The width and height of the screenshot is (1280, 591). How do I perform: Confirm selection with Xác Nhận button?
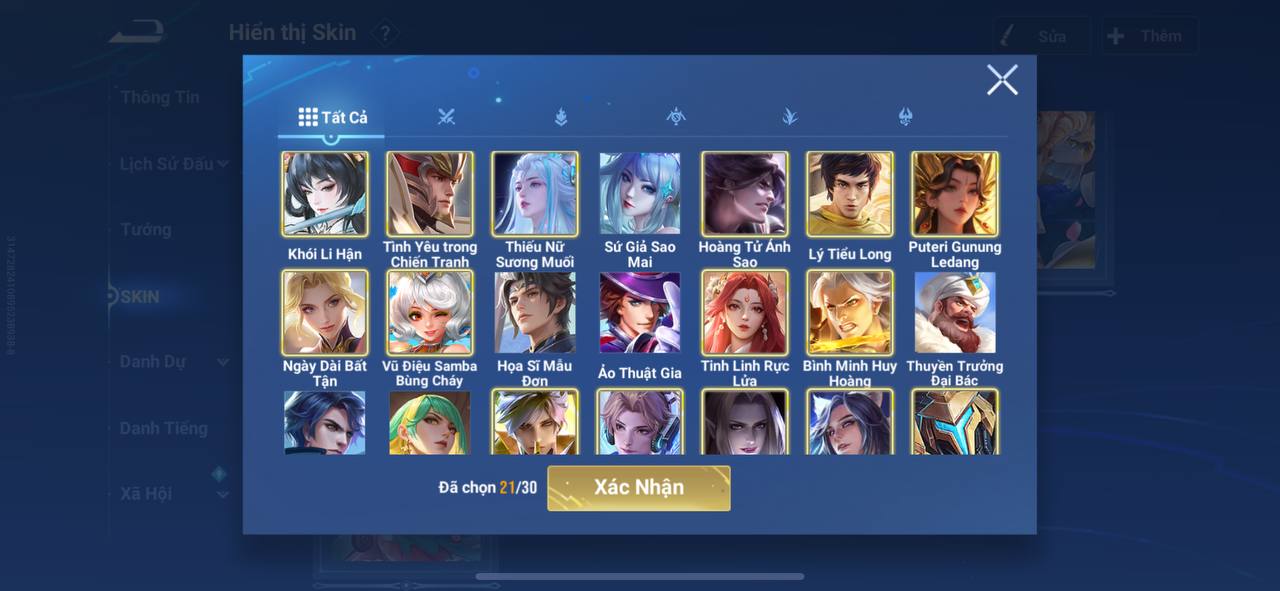click(x=638, y=488)
